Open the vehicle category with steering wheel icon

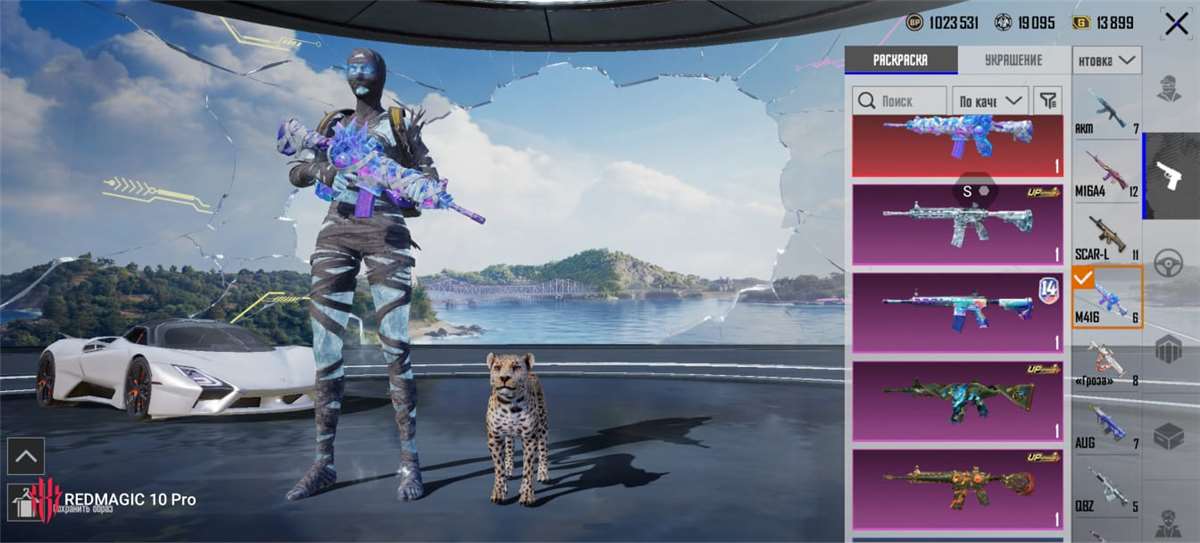[x=1169, y=264]
